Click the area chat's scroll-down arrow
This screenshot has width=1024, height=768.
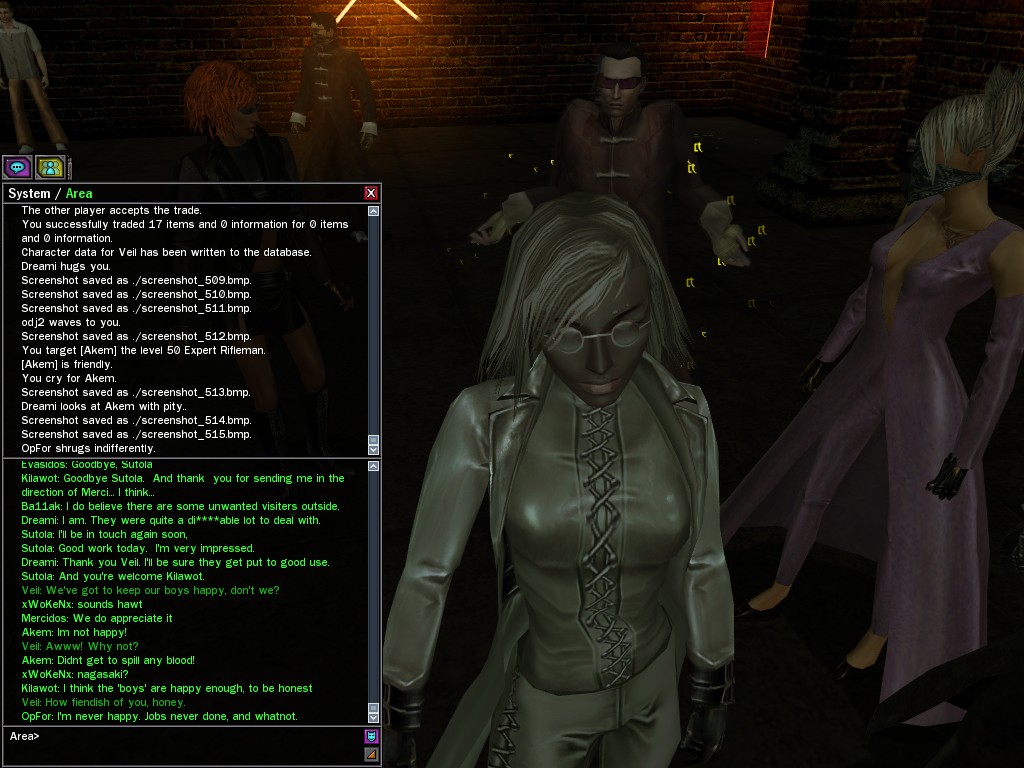tap(374, 717)
